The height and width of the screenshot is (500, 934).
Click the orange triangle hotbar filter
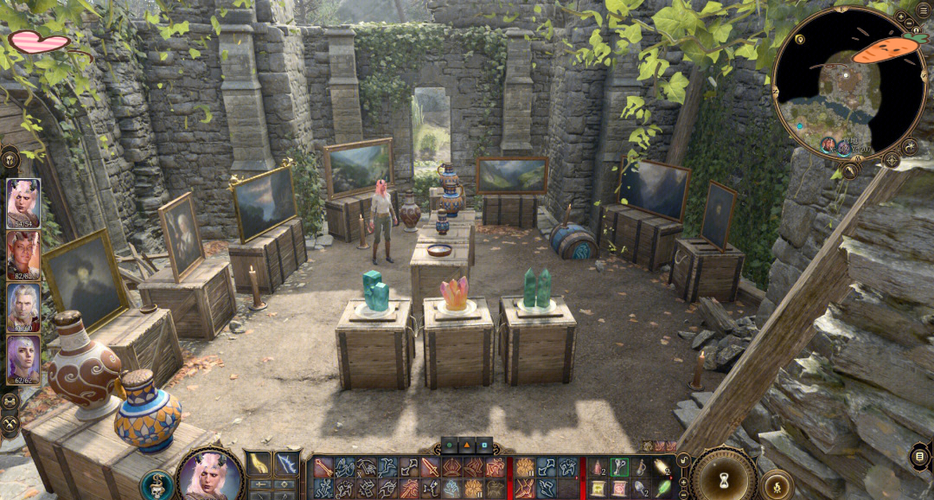467,444
